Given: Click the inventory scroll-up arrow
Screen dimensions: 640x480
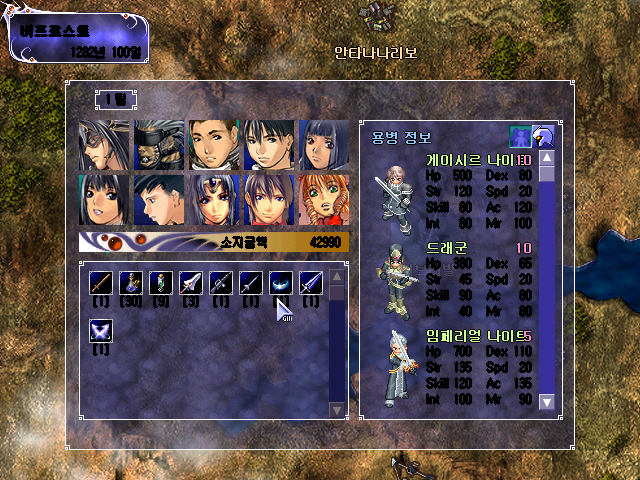Looking at the screenshot, I should tap(337, 276).
